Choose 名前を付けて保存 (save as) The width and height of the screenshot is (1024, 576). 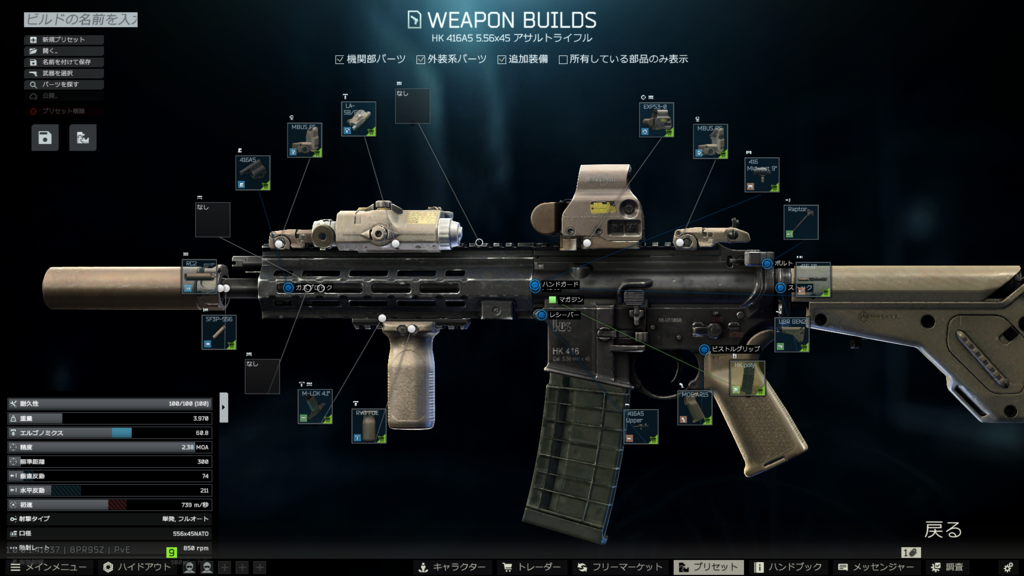(64, 62)
